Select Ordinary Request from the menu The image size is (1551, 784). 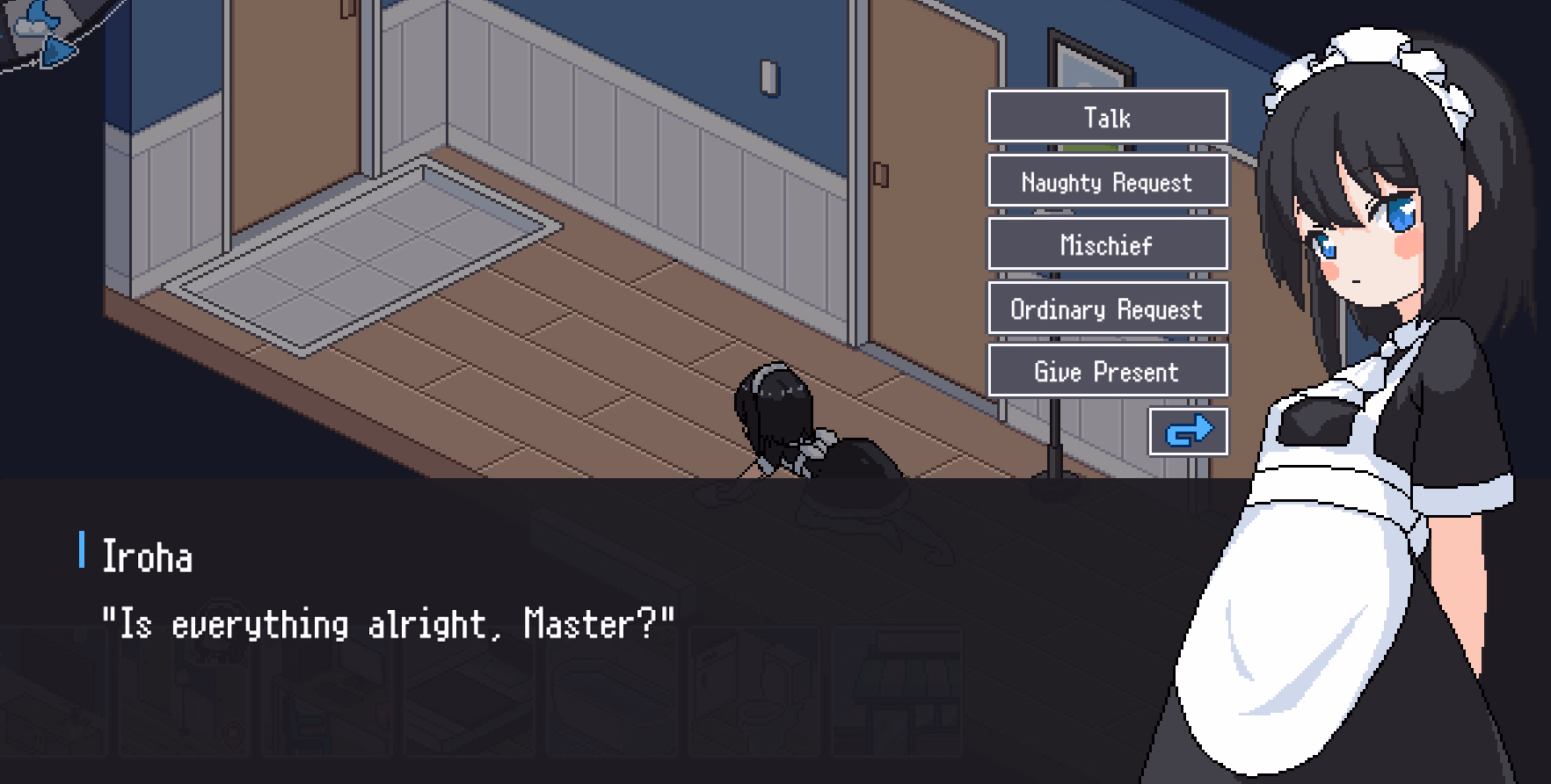(1108, 309)
